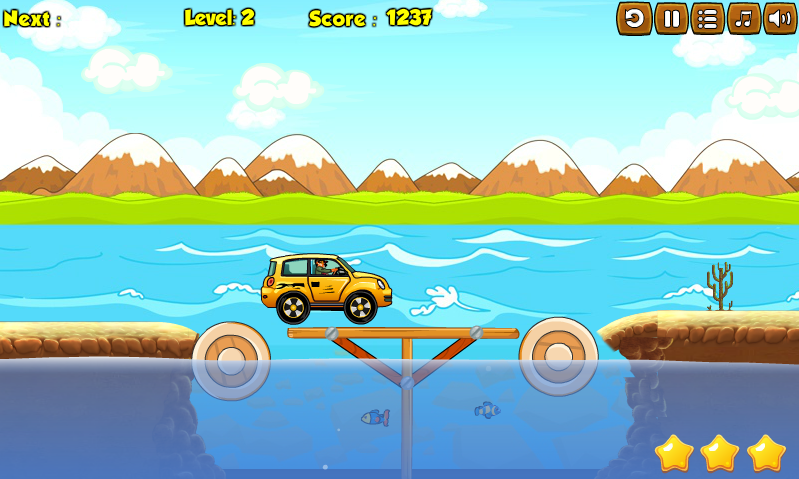This screenshot has height=479, width=799.
Task: Toggle the background music
Action: pyautogui.click(x=743, y=18)
